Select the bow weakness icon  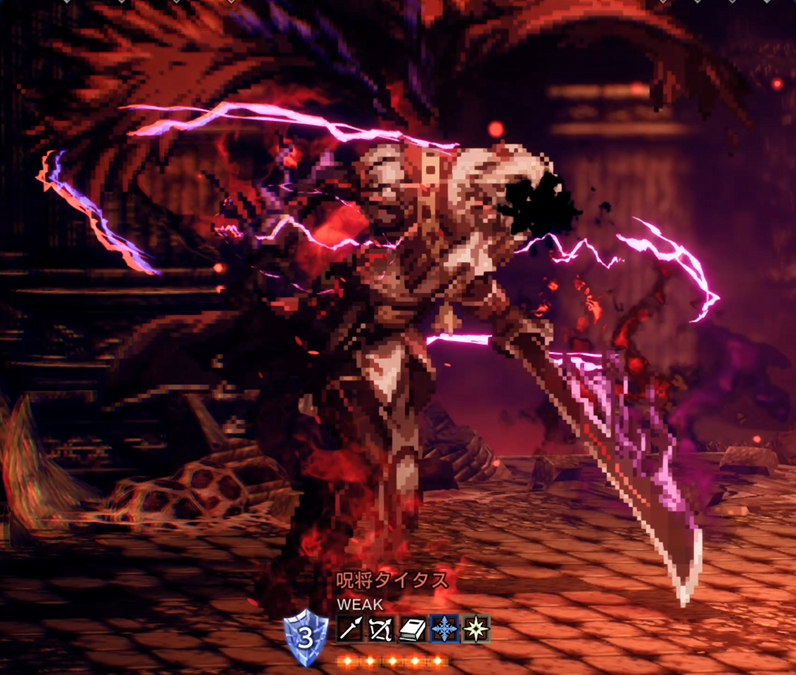(x=381, y=629)
